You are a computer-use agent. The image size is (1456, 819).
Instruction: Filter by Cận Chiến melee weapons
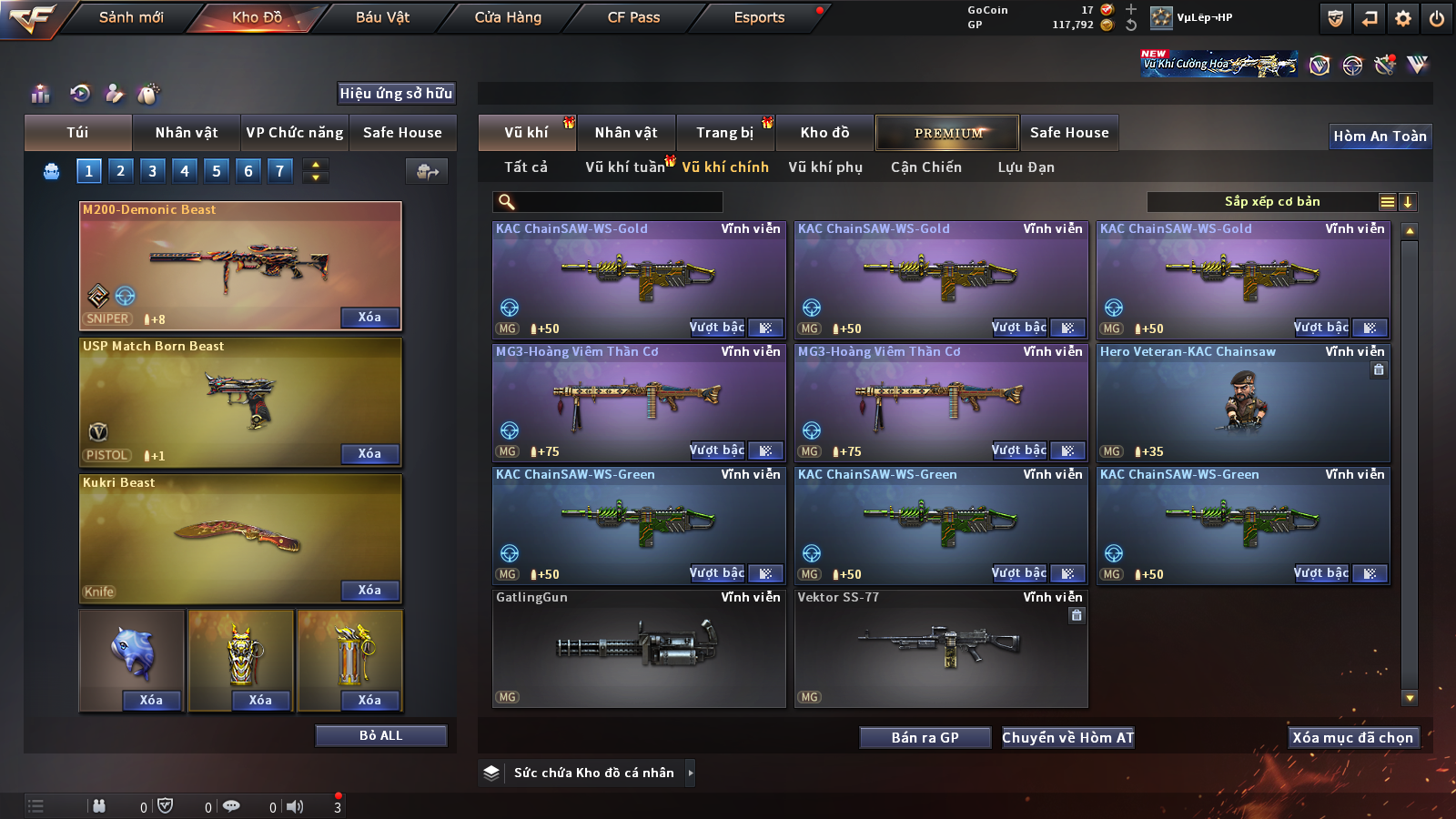point(925,167)
